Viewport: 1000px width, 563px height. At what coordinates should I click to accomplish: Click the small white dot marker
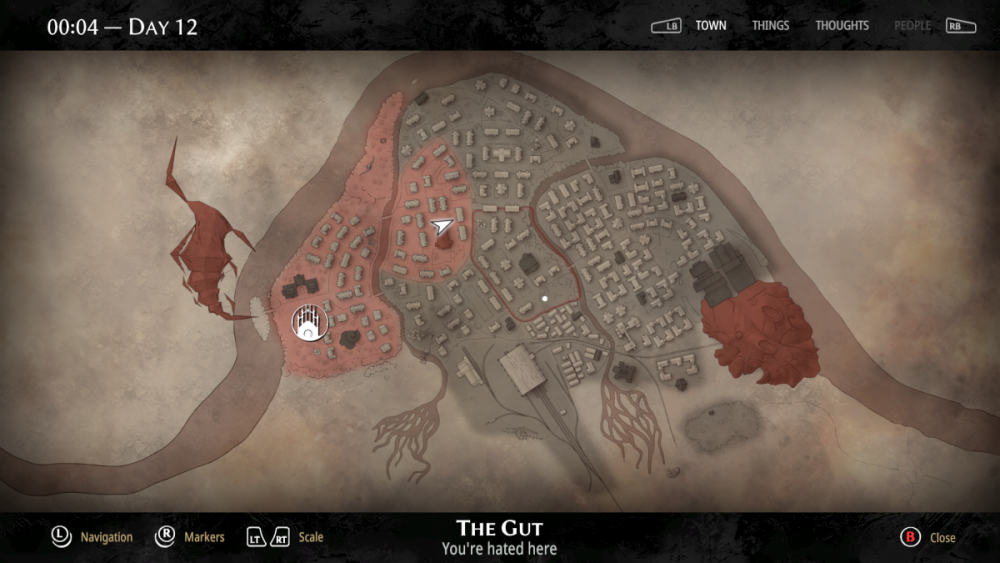(544, 298)
